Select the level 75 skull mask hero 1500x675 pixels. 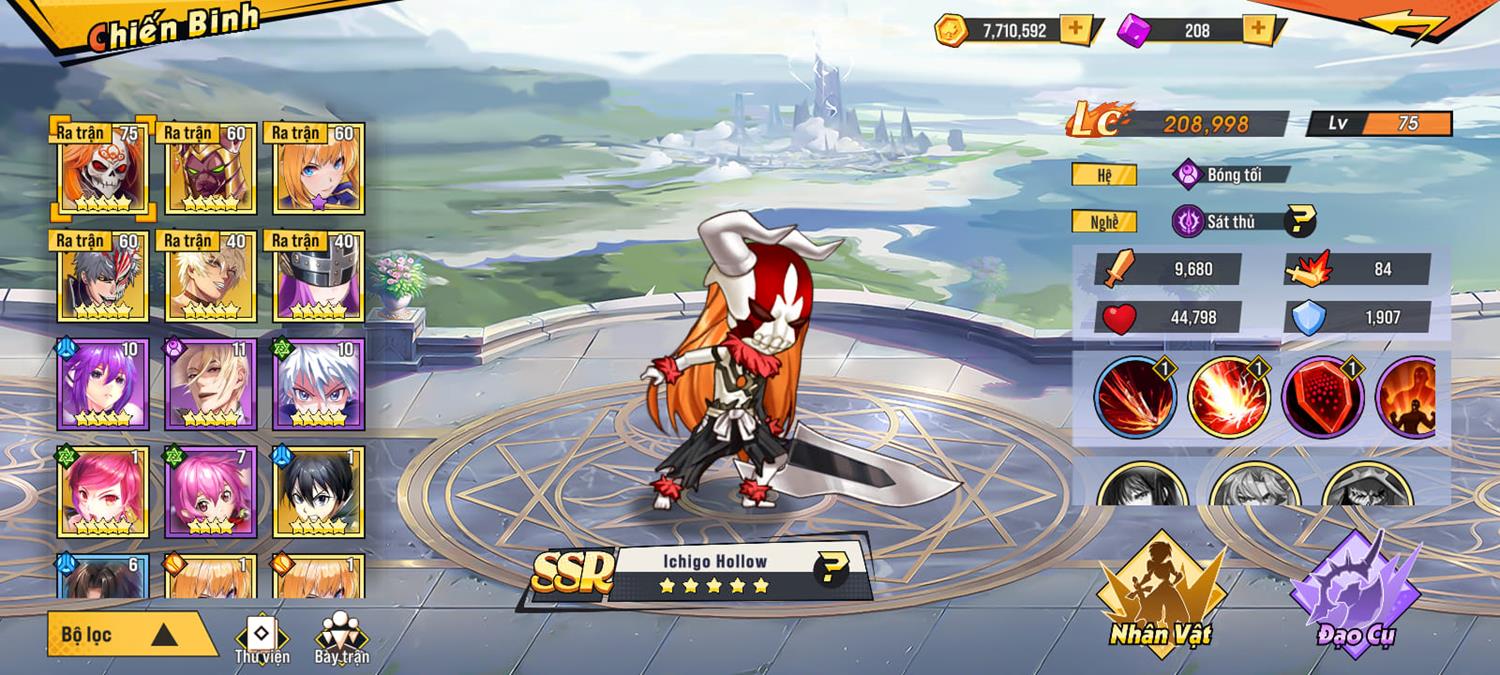click(x=104, y=168)
